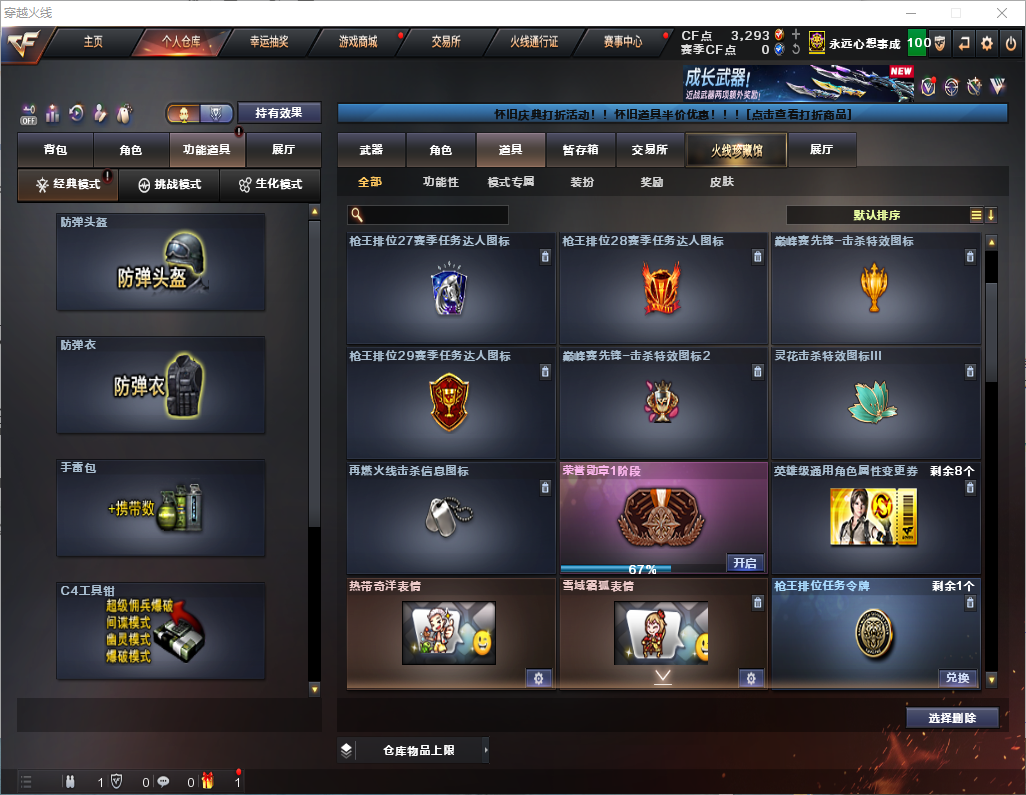Filter items by 功能性 category

[440, 182]
